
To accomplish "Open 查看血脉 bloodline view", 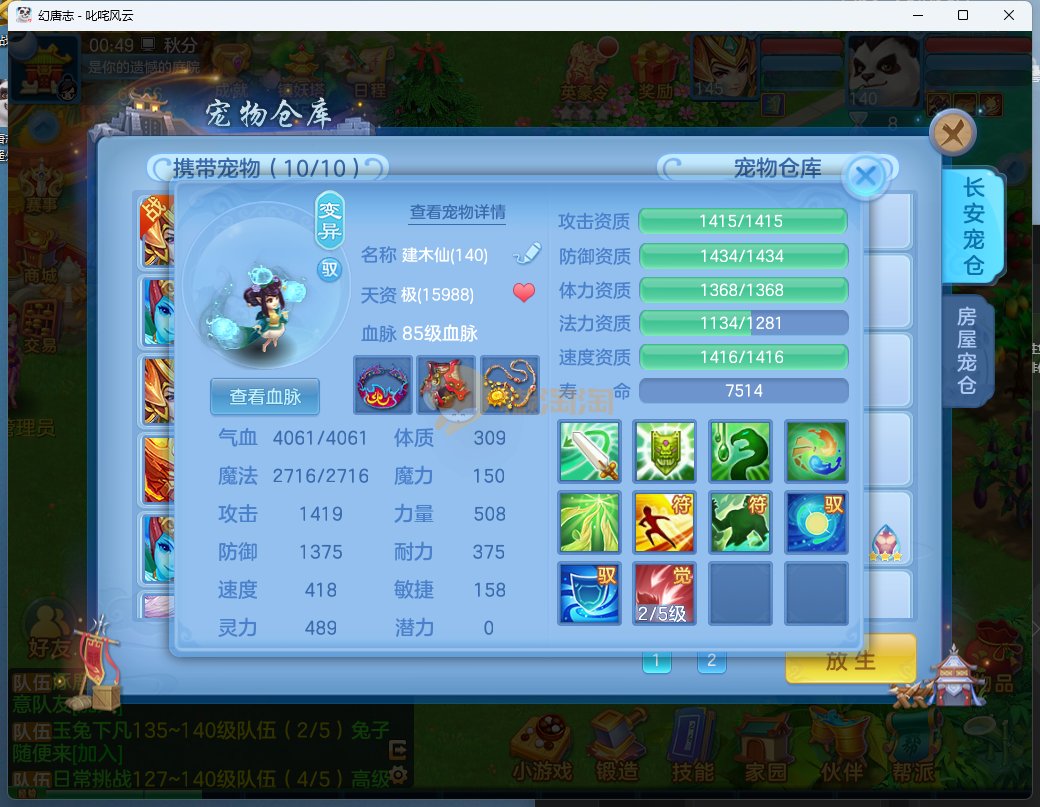I will (264, 396).
